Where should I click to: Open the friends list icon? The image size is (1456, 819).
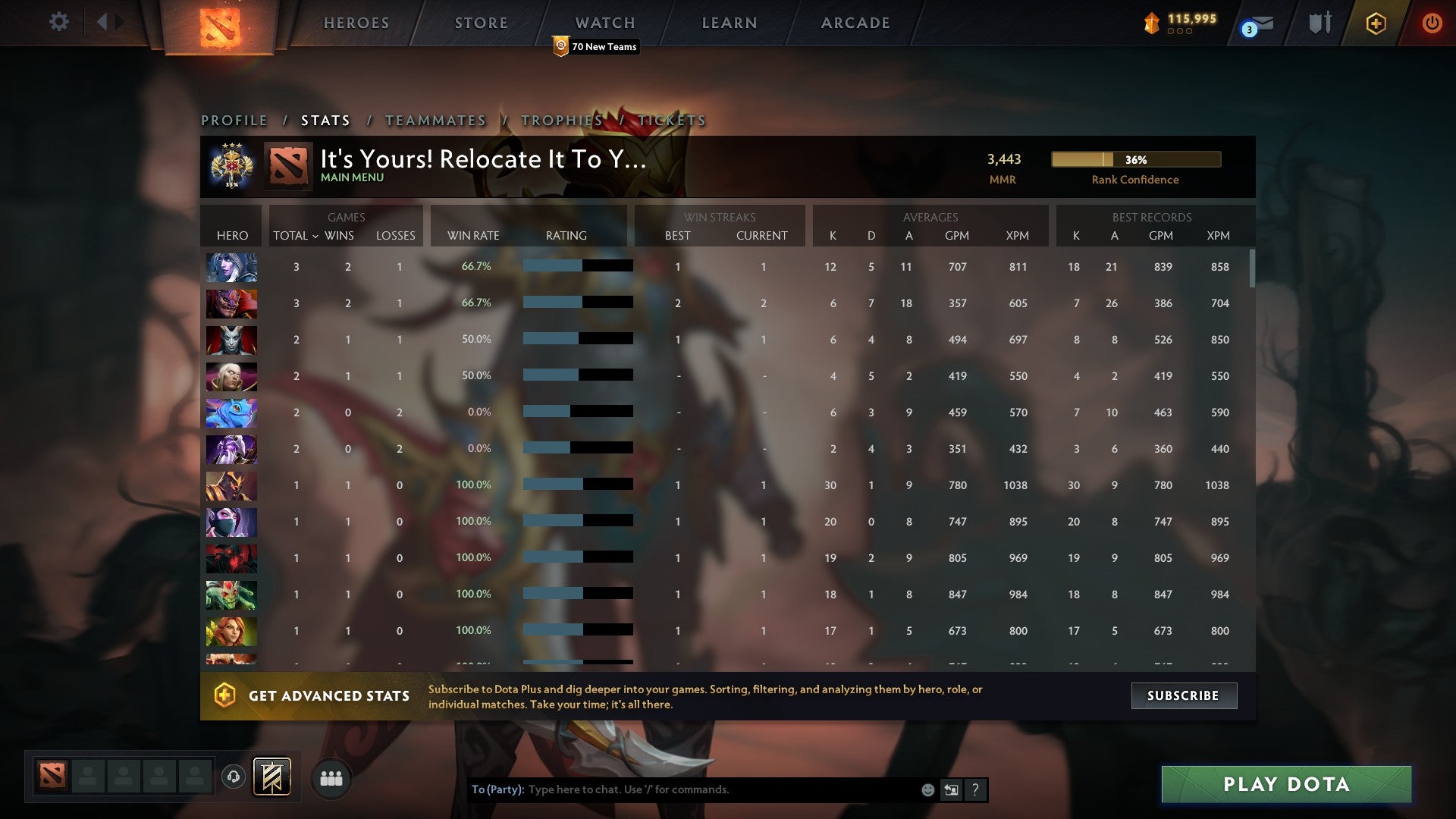331,778
